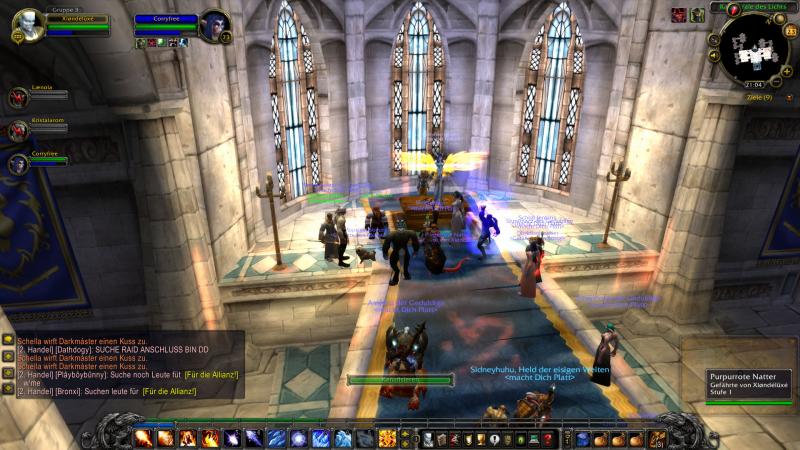
Task: Expand the Ziele objectives tracker
Action: click(760, 97)
